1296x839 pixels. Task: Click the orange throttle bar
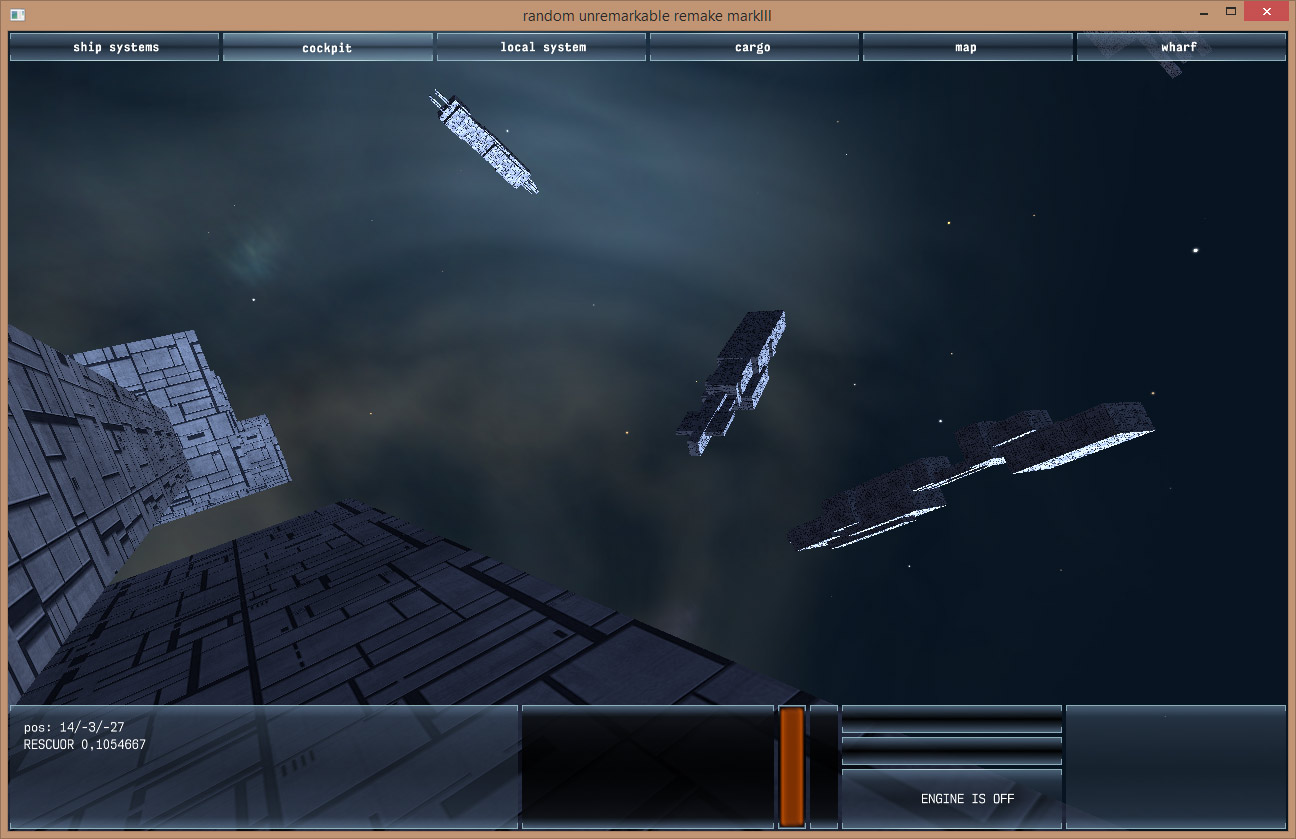(792, 767)
